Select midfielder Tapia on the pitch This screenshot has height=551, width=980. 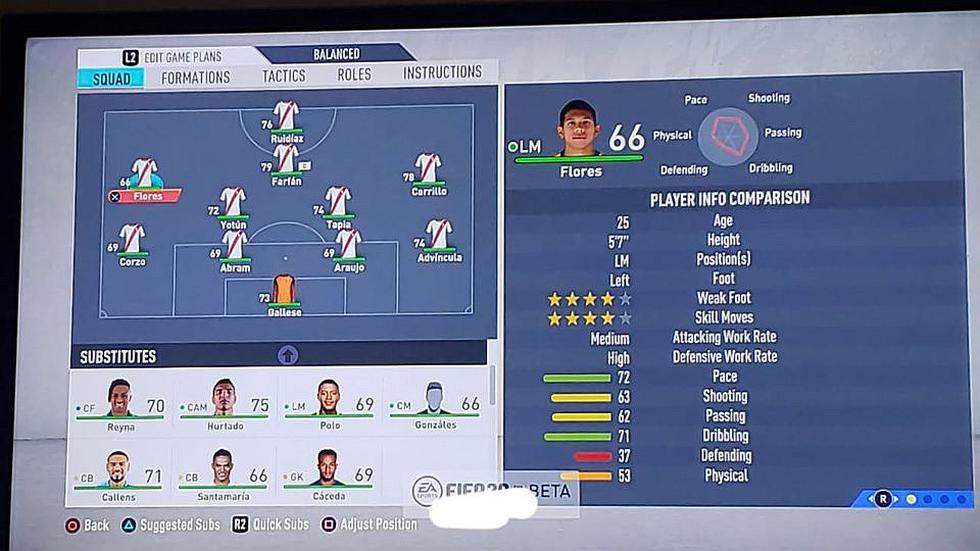click(338, 203)
